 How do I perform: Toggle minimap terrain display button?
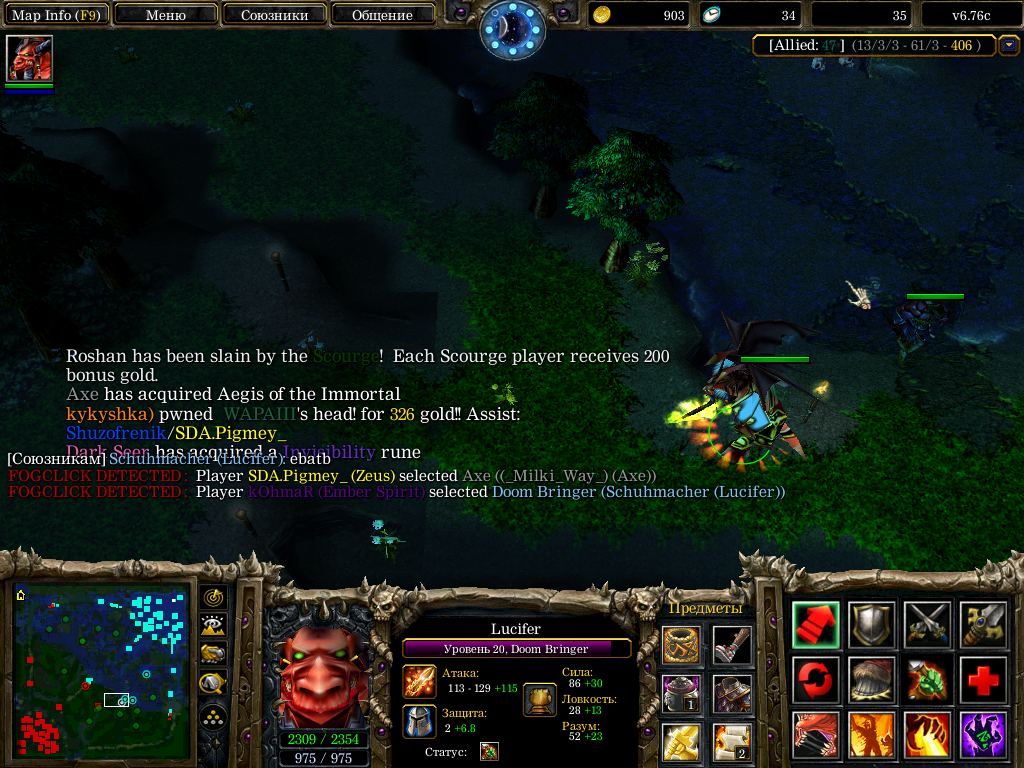[213, 626]
